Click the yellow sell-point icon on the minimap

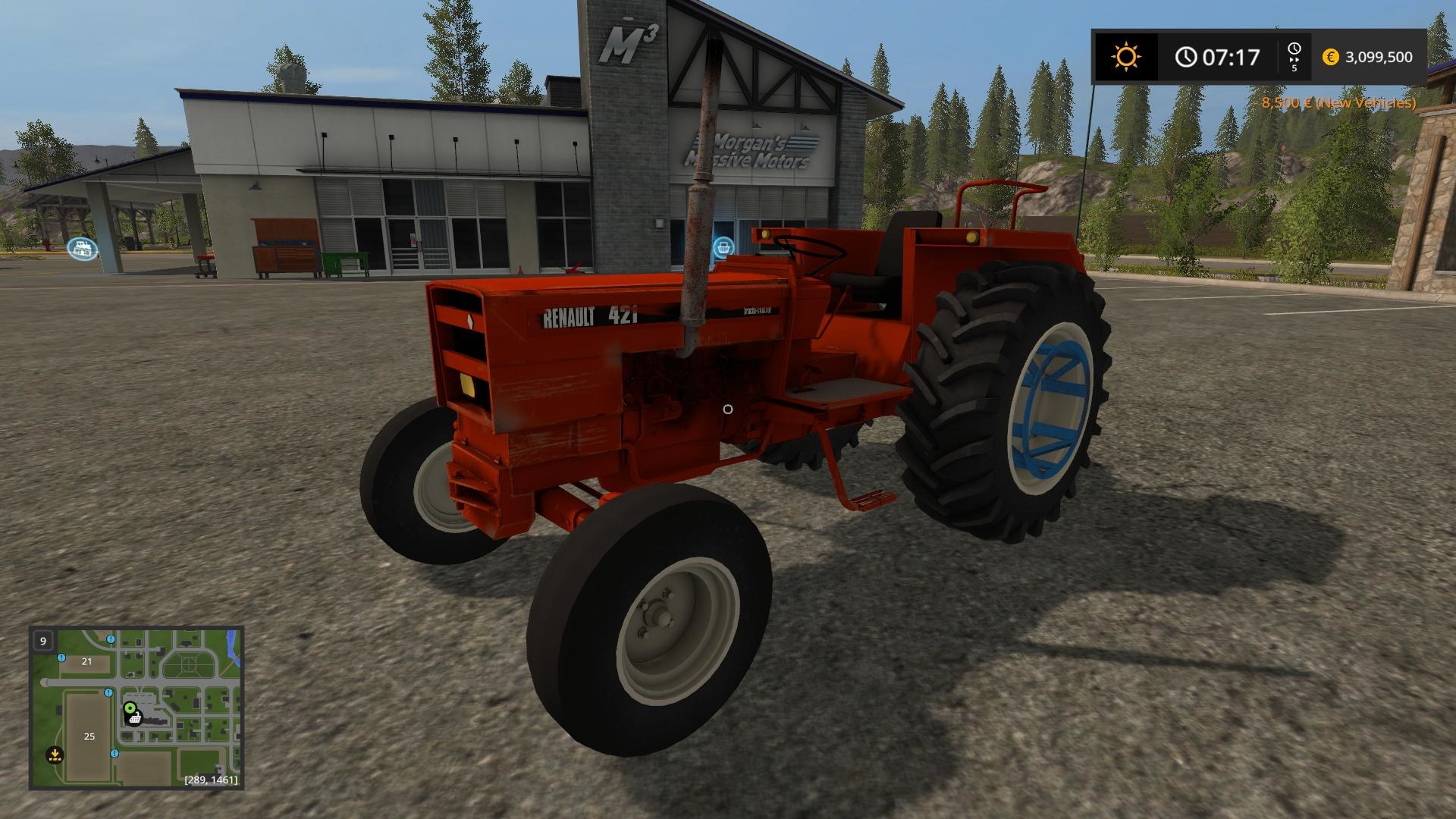click(x=55, y=755)
